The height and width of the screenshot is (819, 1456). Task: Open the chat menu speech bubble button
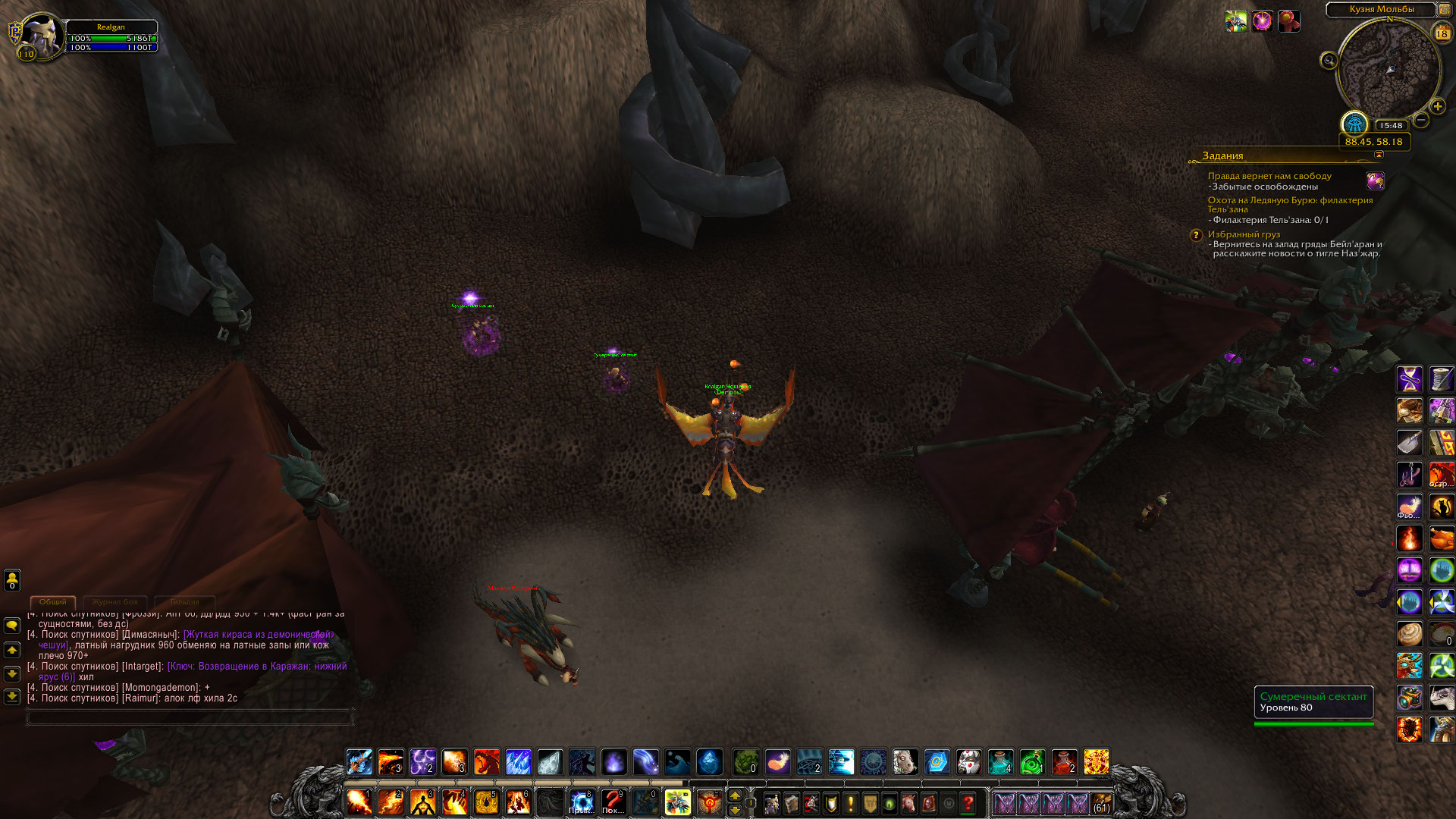click(12, 626)
